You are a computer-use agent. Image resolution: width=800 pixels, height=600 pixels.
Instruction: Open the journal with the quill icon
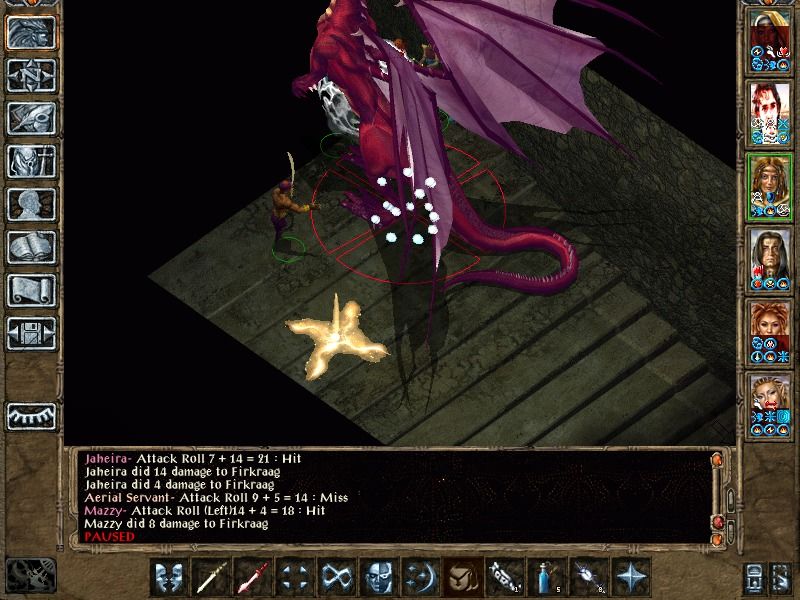pos(31,118)
